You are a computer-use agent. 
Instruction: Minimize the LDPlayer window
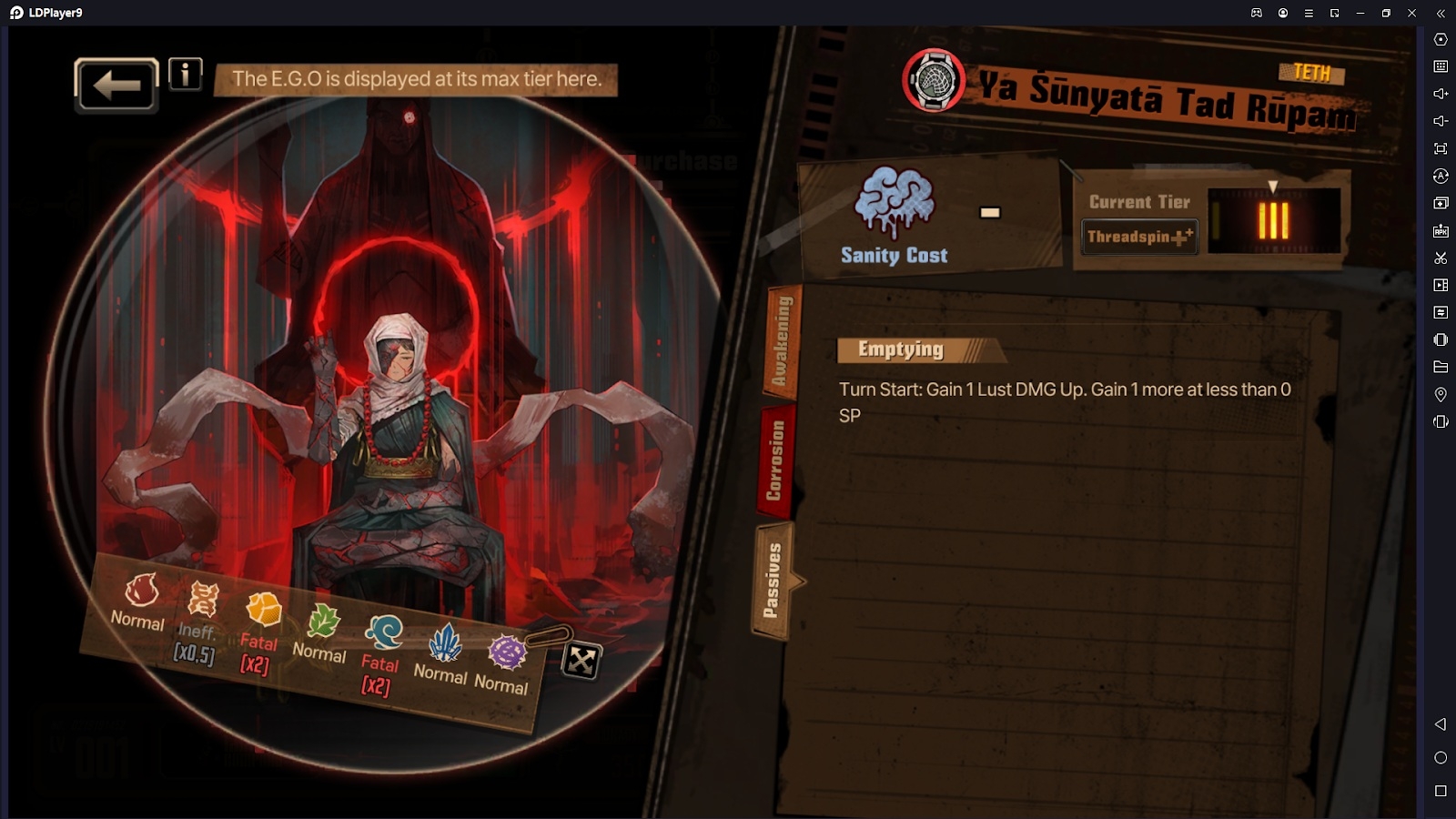(1360, 13)
